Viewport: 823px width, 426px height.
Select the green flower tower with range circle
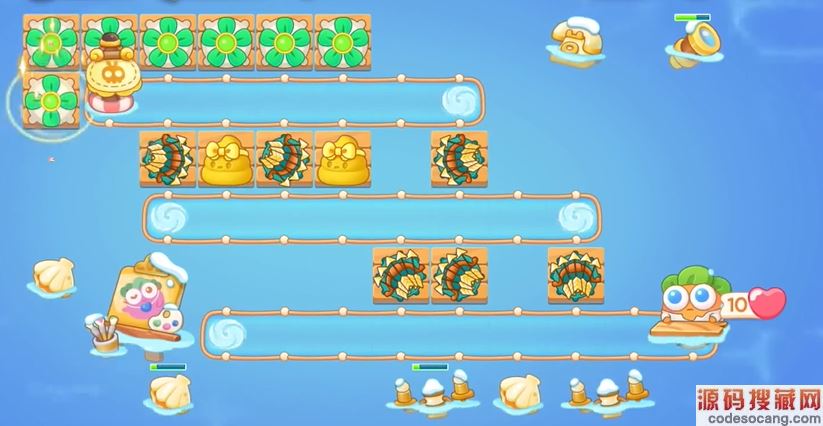coord(50,100)
